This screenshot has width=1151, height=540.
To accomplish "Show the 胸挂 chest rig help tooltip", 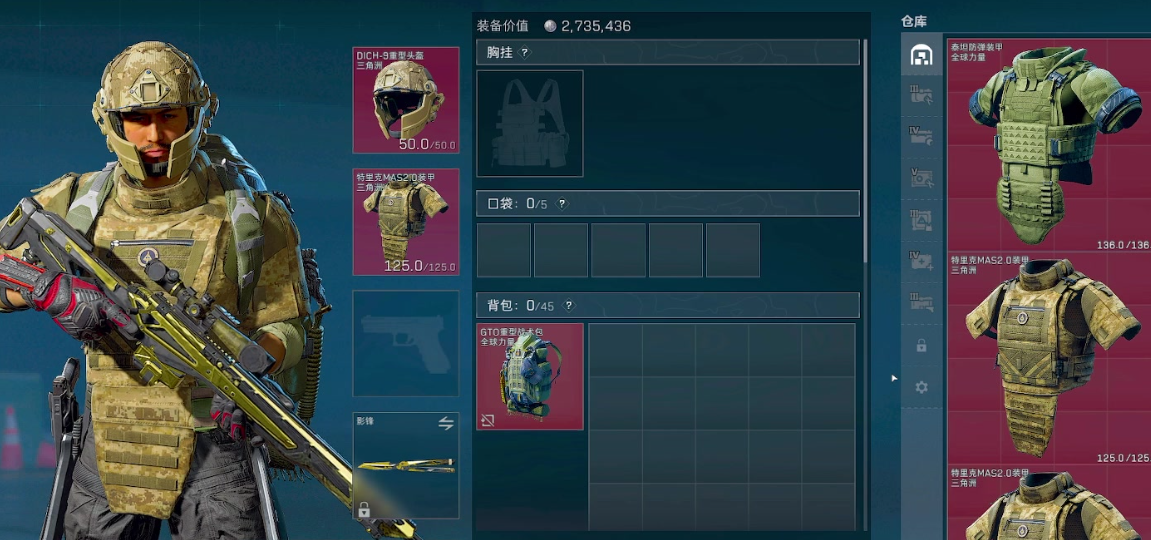I will [x=525, y=52].
